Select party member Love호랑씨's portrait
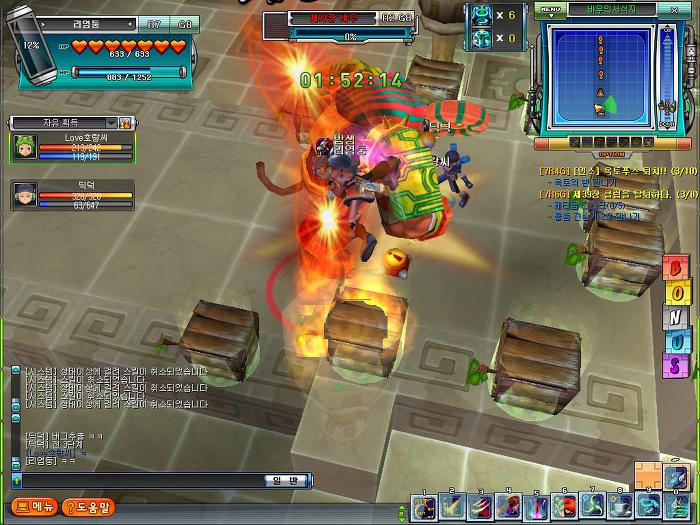 point(24,148)
